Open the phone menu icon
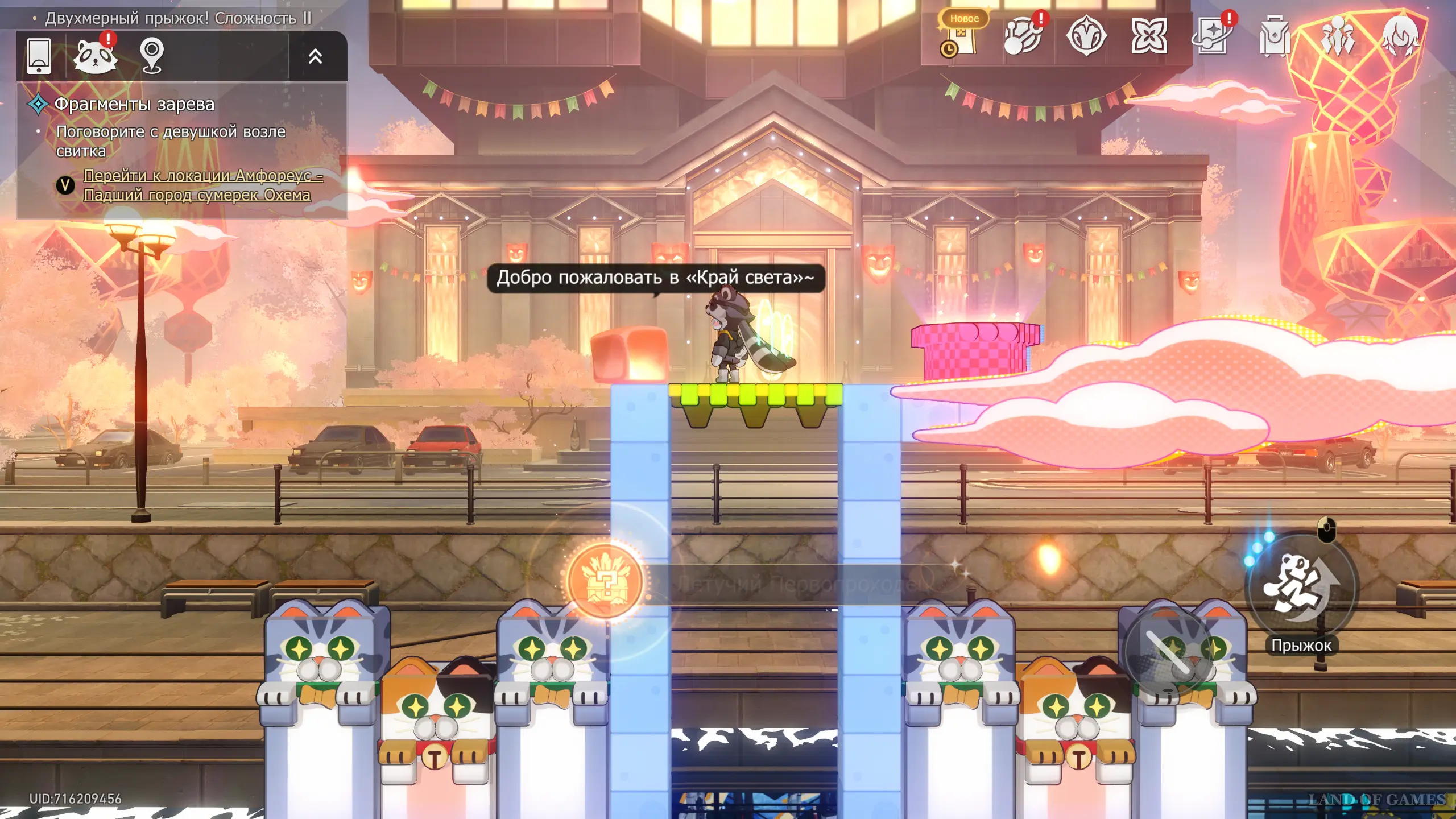This screenshot has width=1456, height=819. click(x=39, y=56)
